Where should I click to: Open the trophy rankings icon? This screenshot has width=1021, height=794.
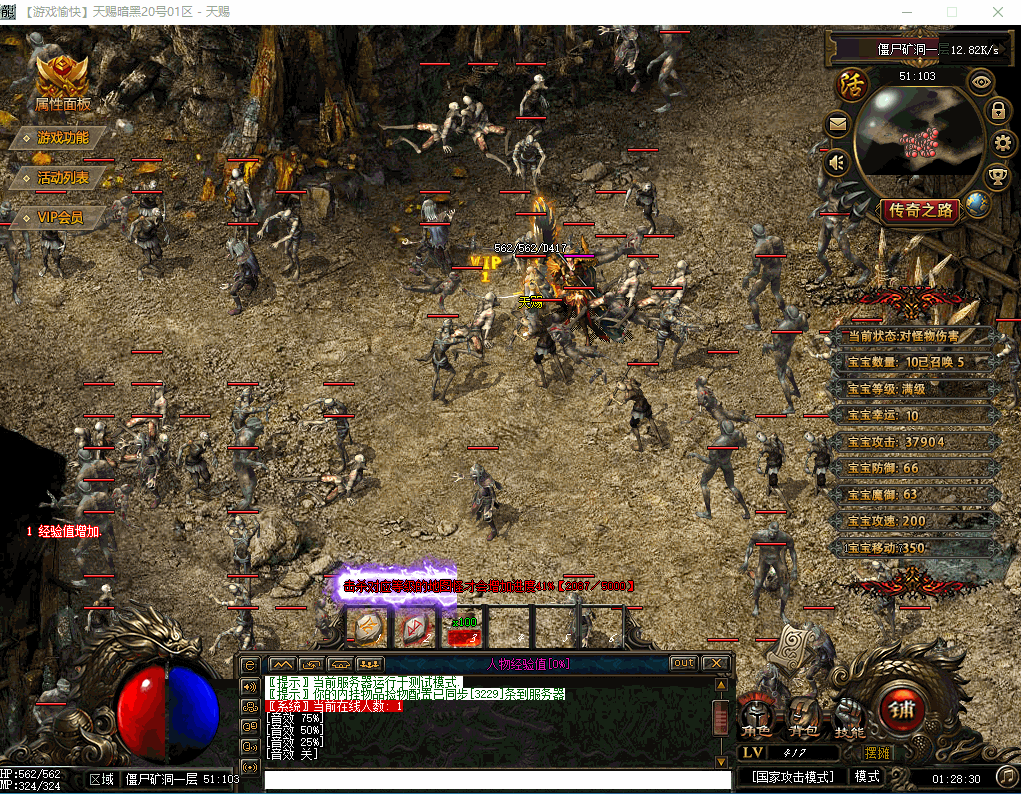click(997, 177)
